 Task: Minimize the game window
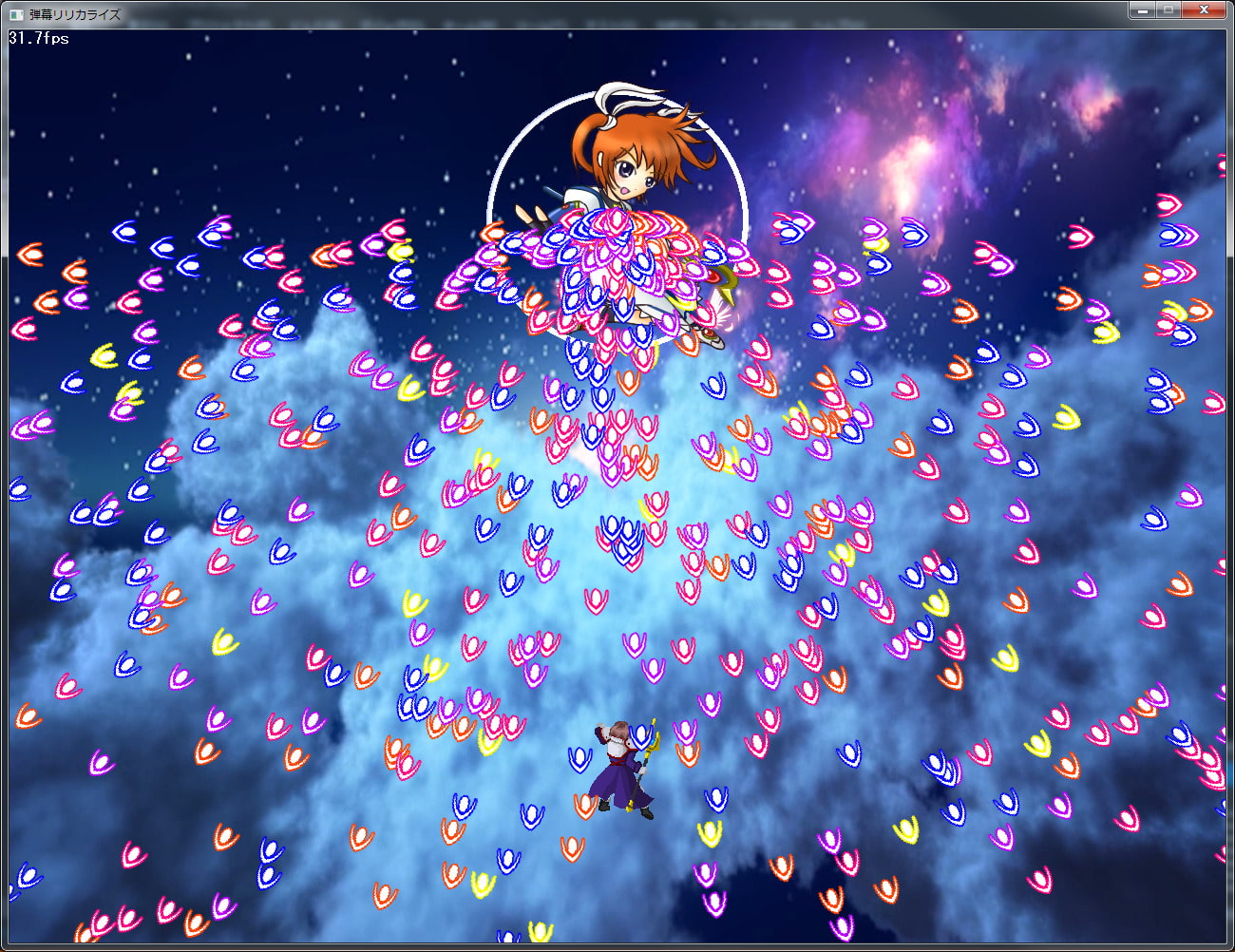pos(1142,10)
